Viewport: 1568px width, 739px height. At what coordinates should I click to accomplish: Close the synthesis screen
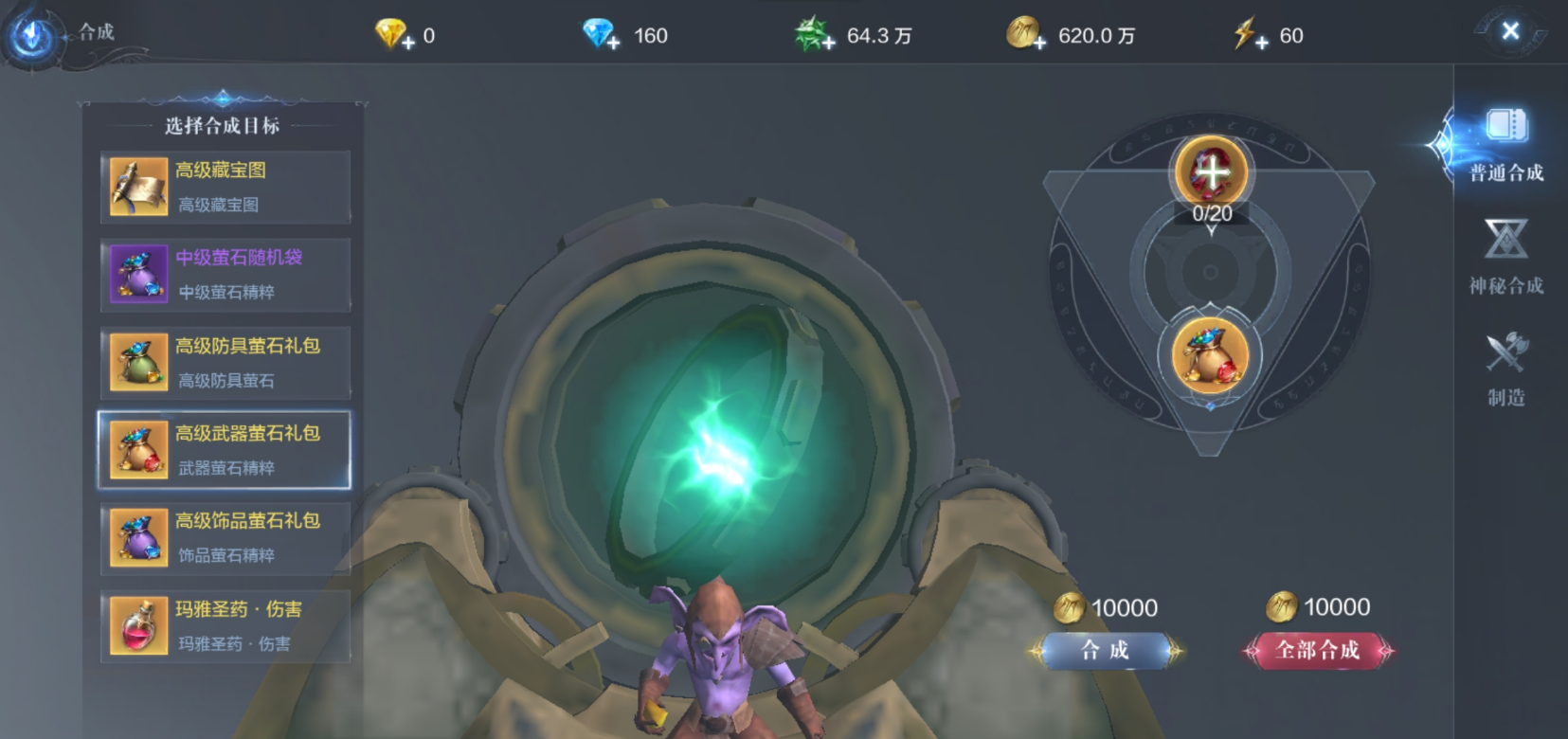[x=1509, y=31]
